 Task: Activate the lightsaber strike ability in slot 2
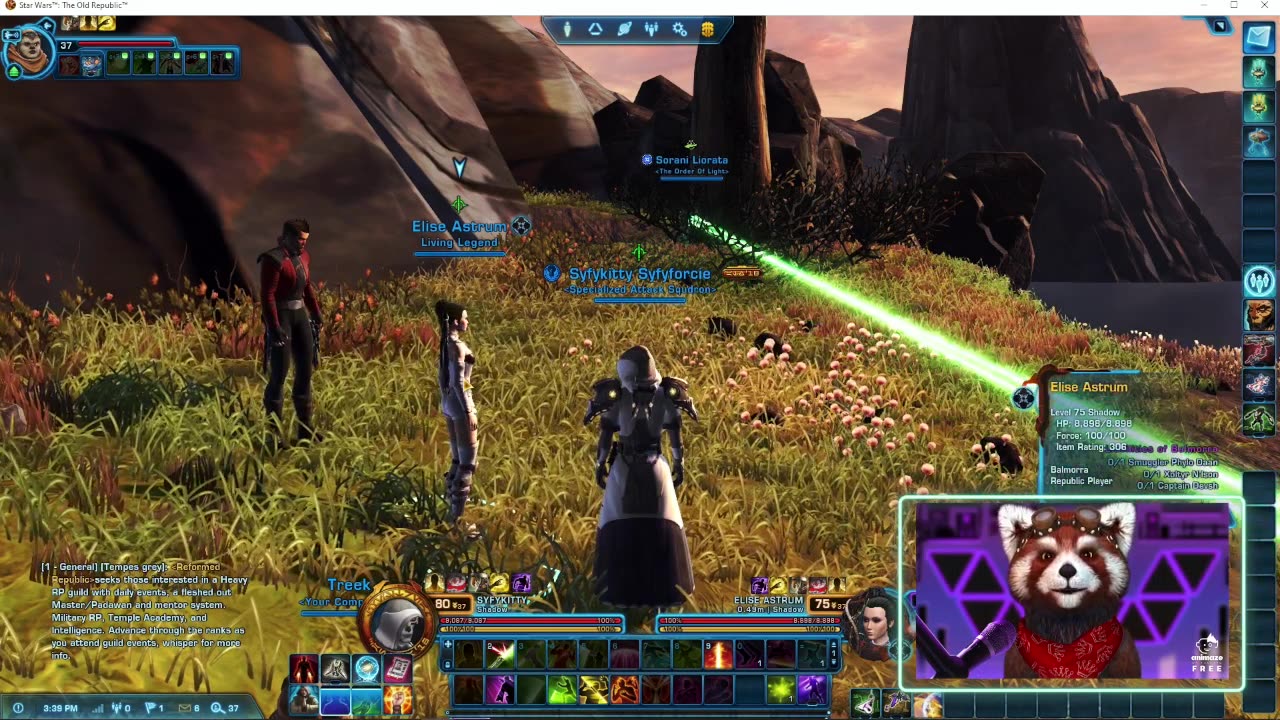click(x=500, y=654)
